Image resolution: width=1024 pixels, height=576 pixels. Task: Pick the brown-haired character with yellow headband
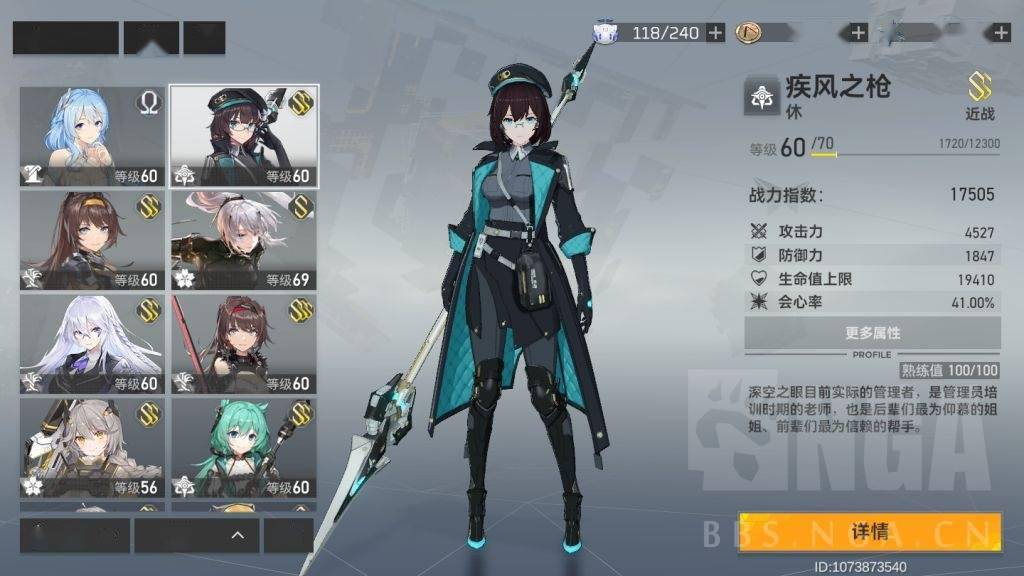point(92,241)
